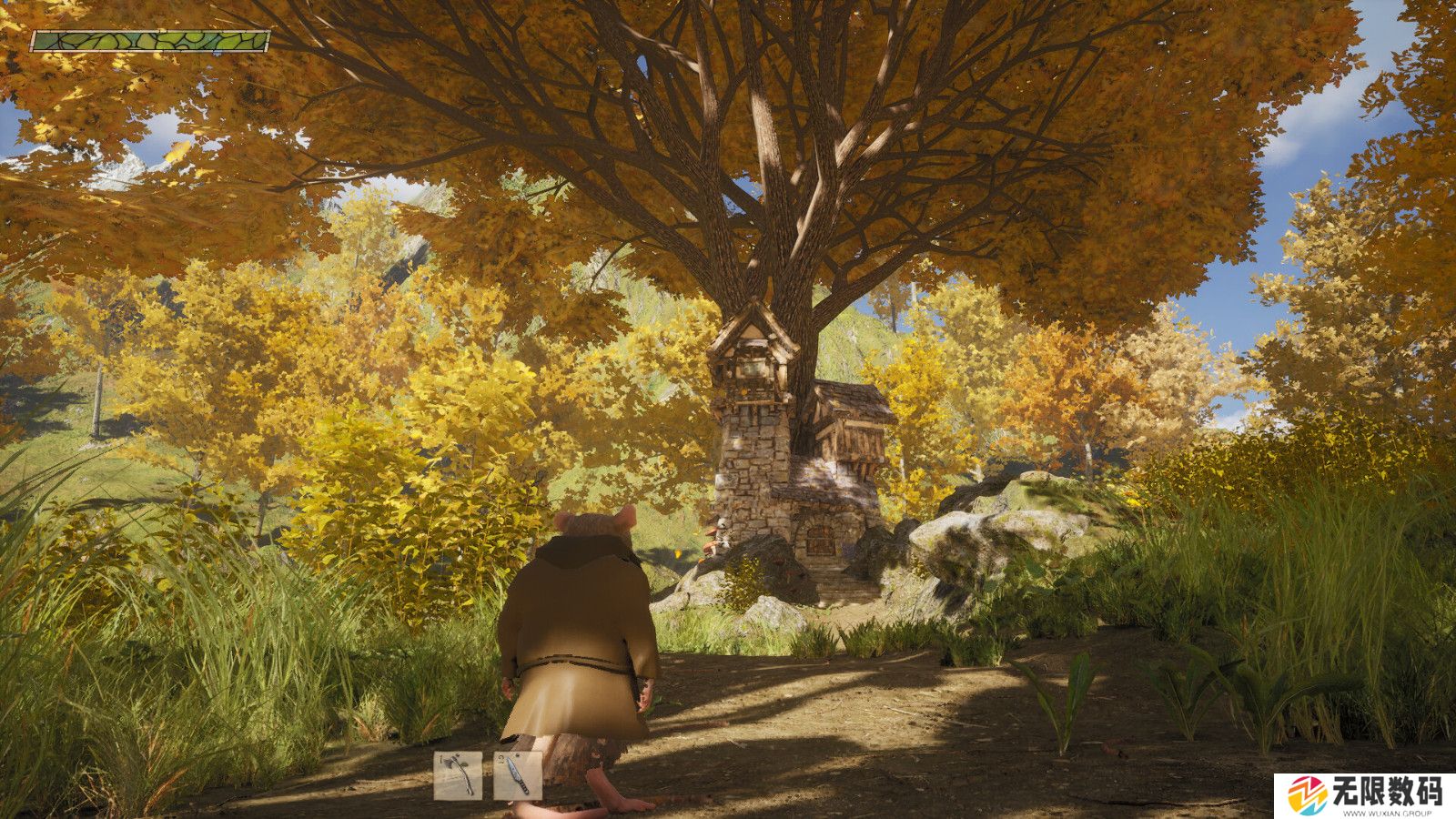This screenshot has height=819, width=1456.
Task: Equip the knife from the hotbar
Action: pyautogui.click(x=518, y=775)
